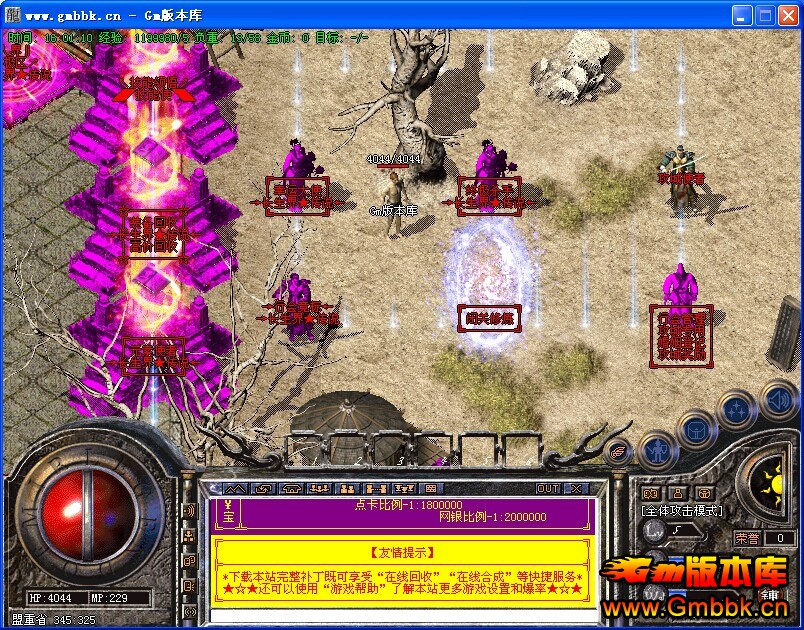Click the group hierarchy icon on left strip

[x=188, y=537]
